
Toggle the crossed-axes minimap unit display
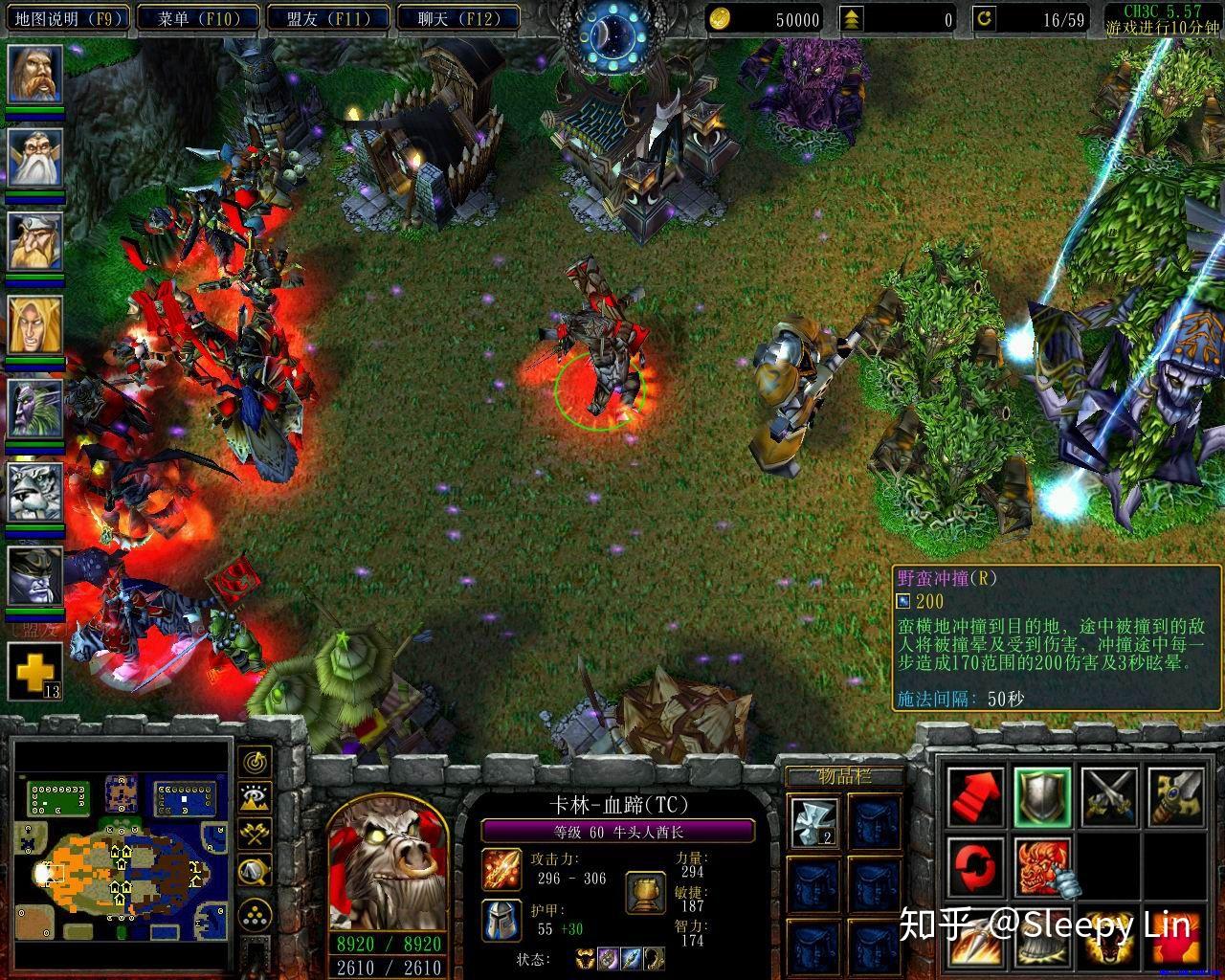point(254,833)
